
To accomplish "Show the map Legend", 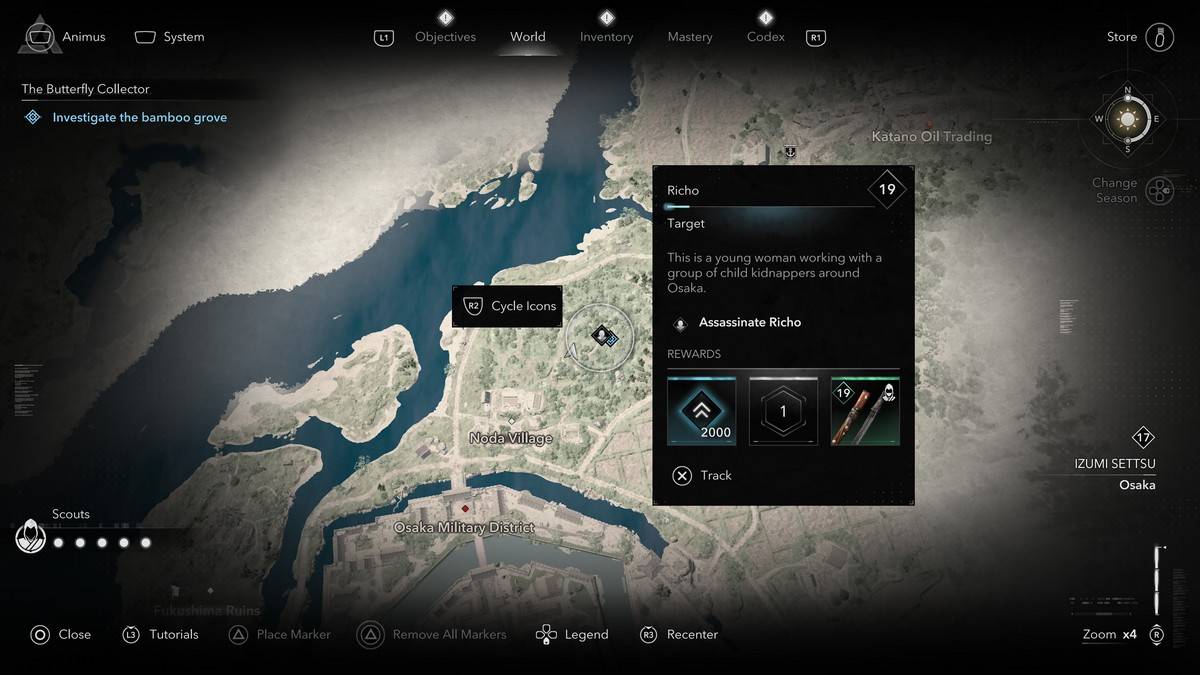I will click(573, 634).
